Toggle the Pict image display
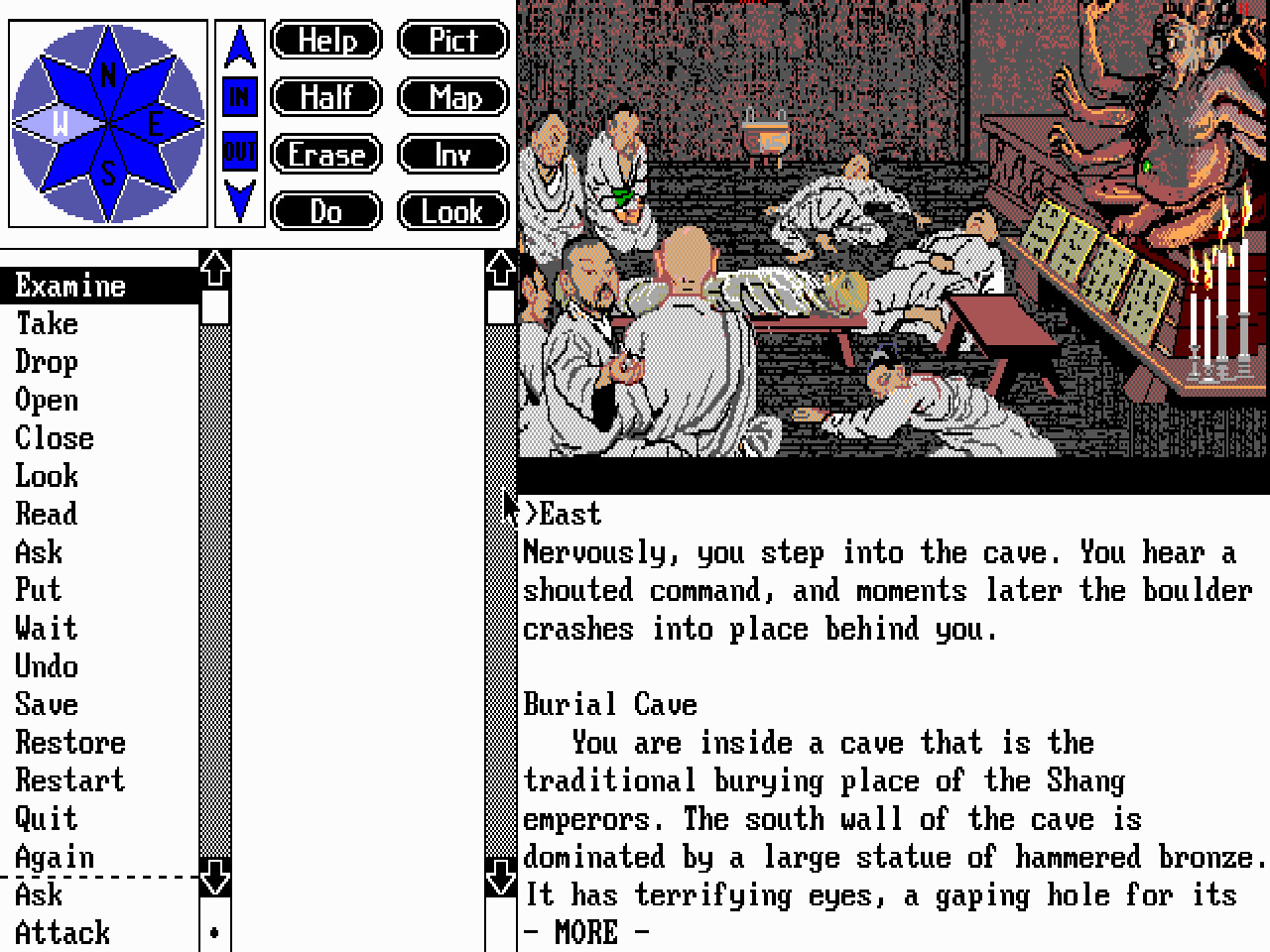This screenshot has height=952, width=1270. click(x=452, y=40)
